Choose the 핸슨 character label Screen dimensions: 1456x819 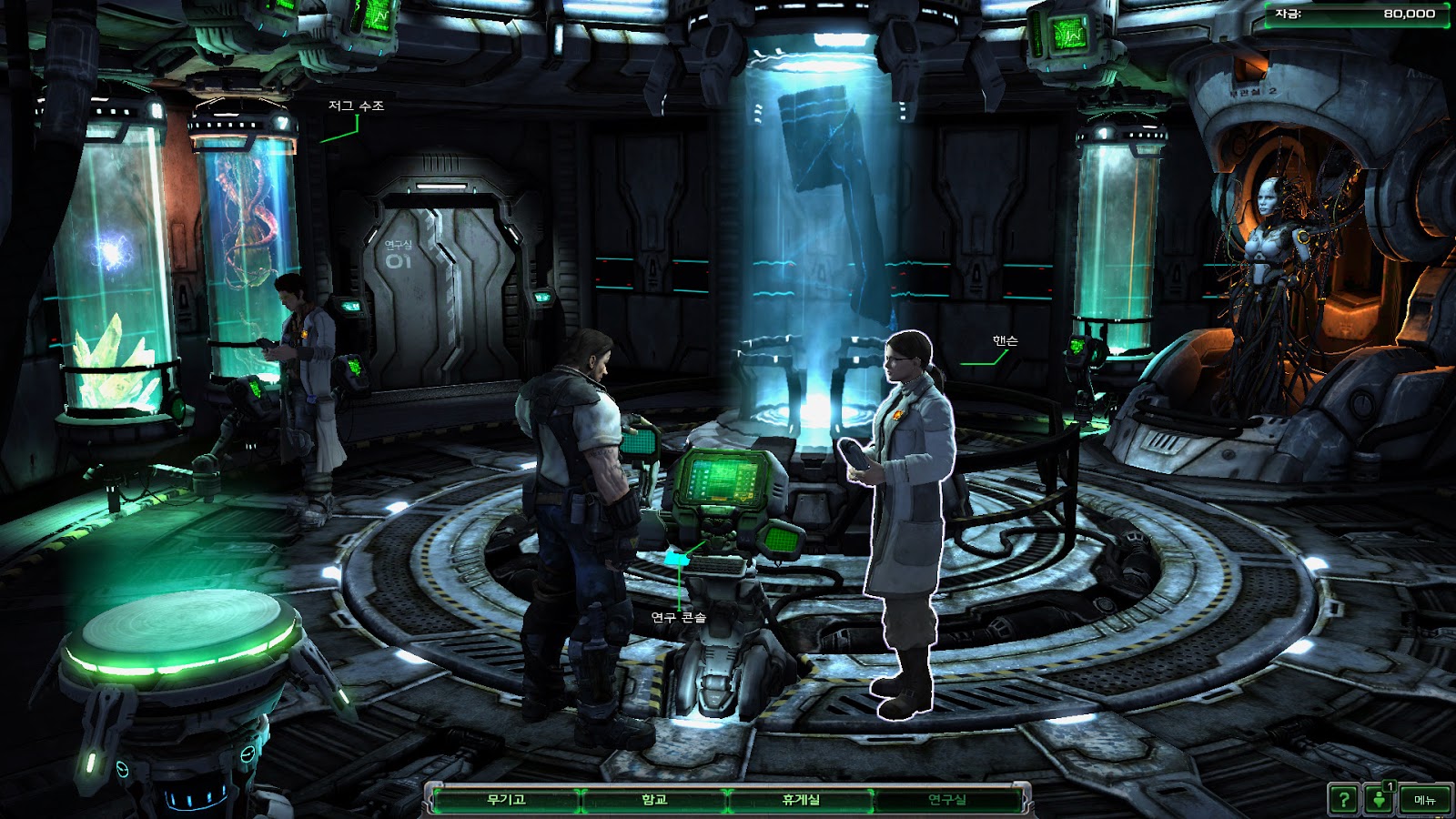[x=1005, y=340]
